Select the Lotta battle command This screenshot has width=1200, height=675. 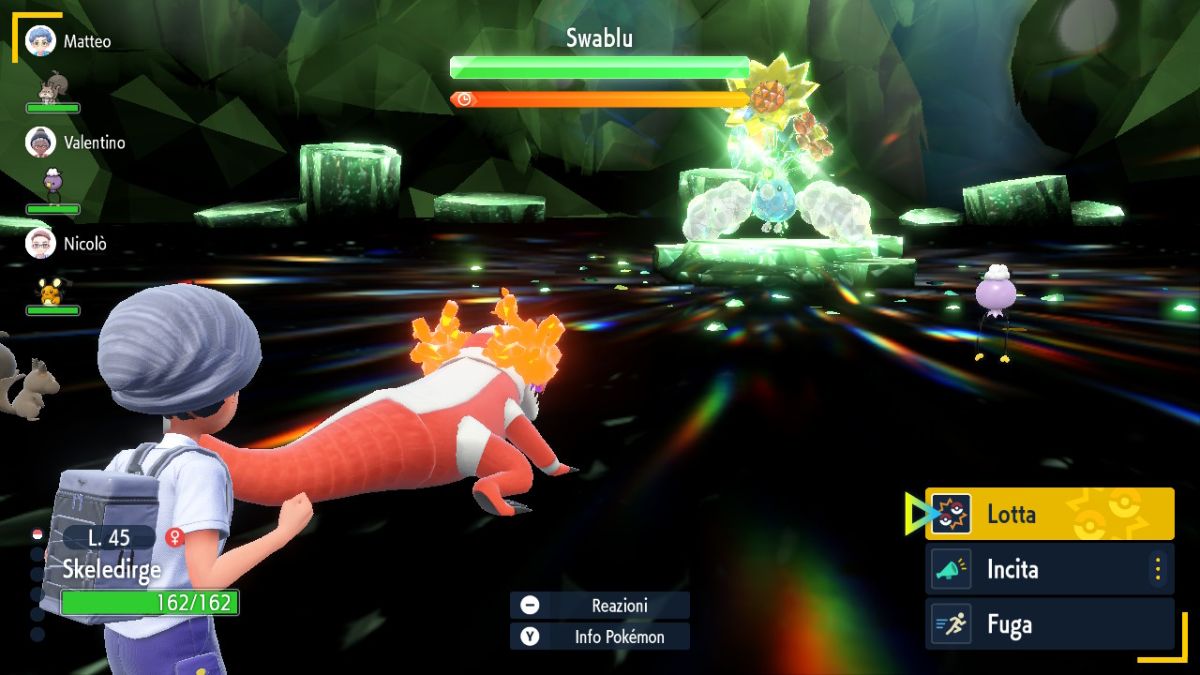click(1049, 514)
